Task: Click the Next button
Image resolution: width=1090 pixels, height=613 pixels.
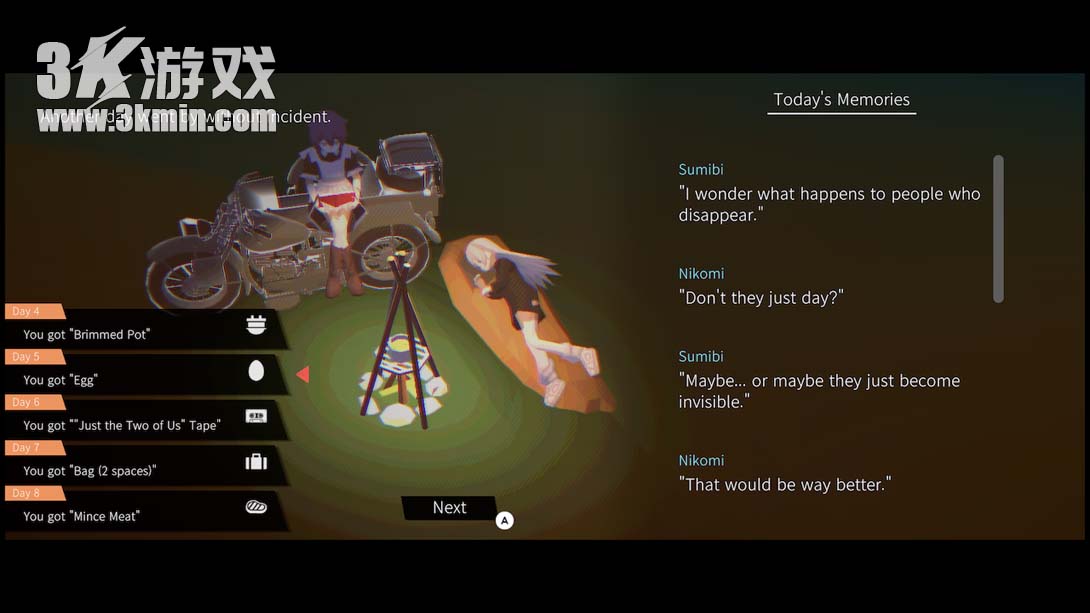Action: 449,508
